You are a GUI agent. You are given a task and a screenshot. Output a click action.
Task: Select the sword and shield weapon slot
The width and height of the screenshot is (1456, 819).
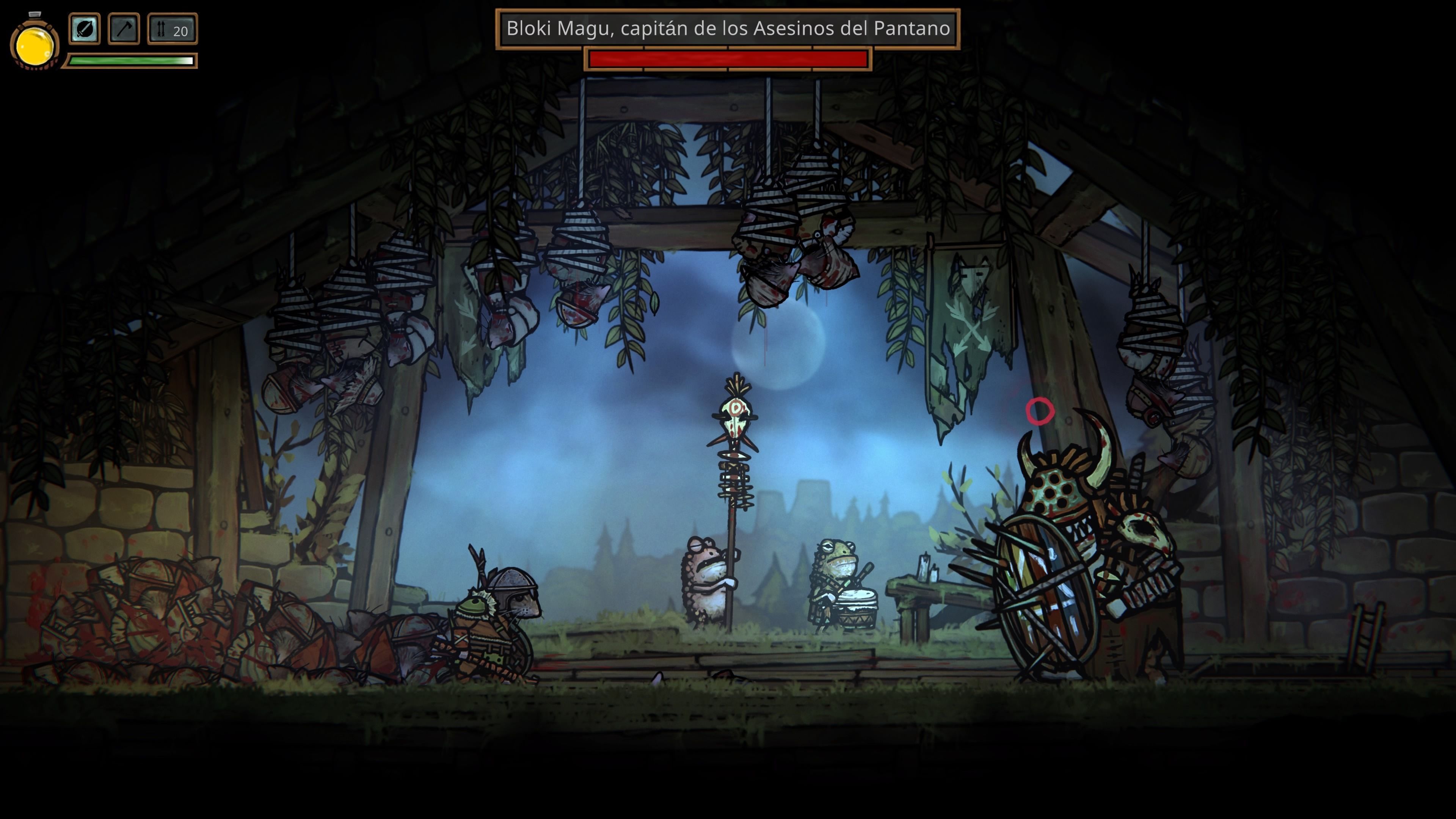point(84,29)
